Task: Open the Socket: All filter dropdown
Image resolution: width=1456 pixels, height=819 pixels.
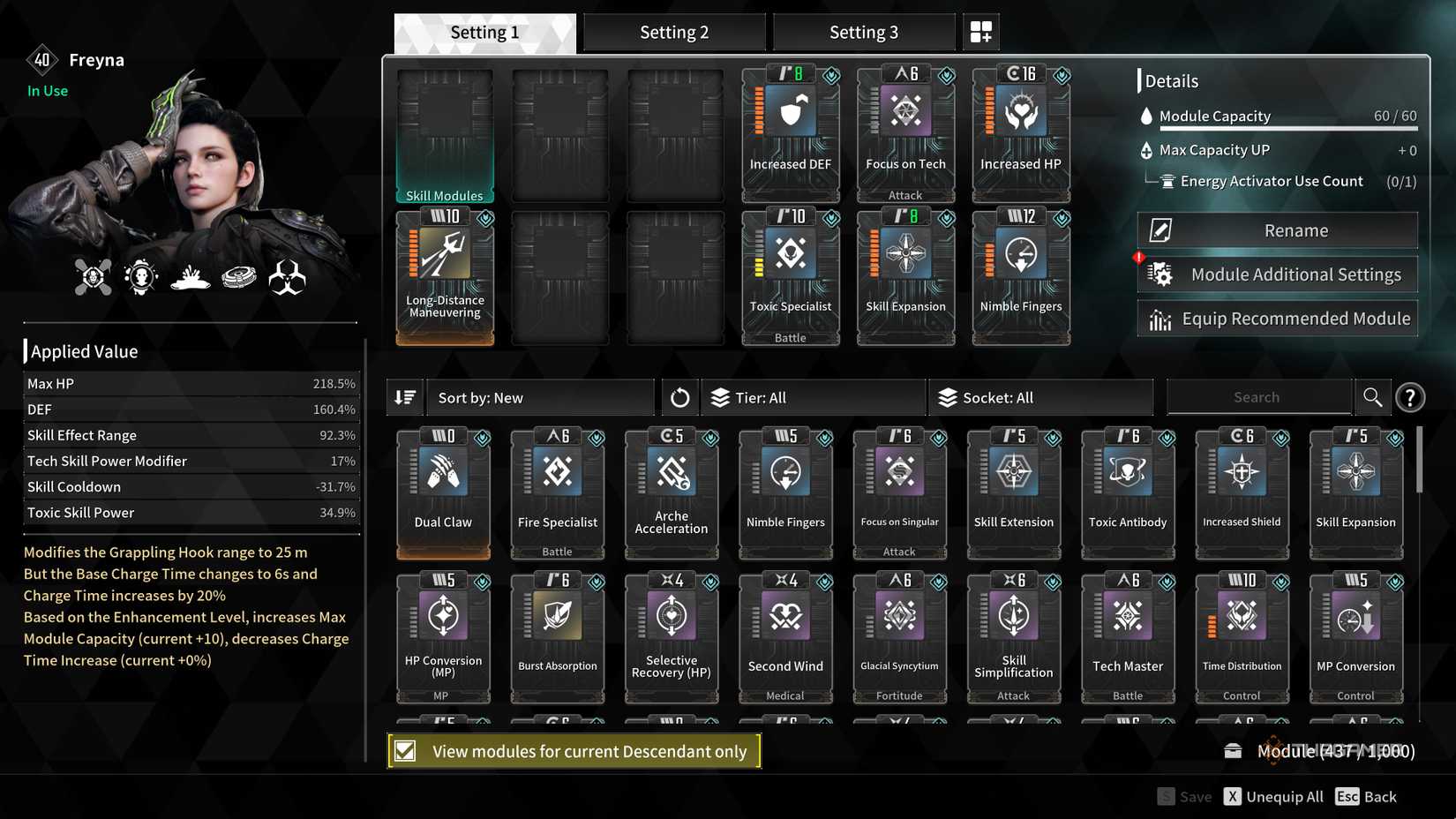Action: pos(1040,397)
